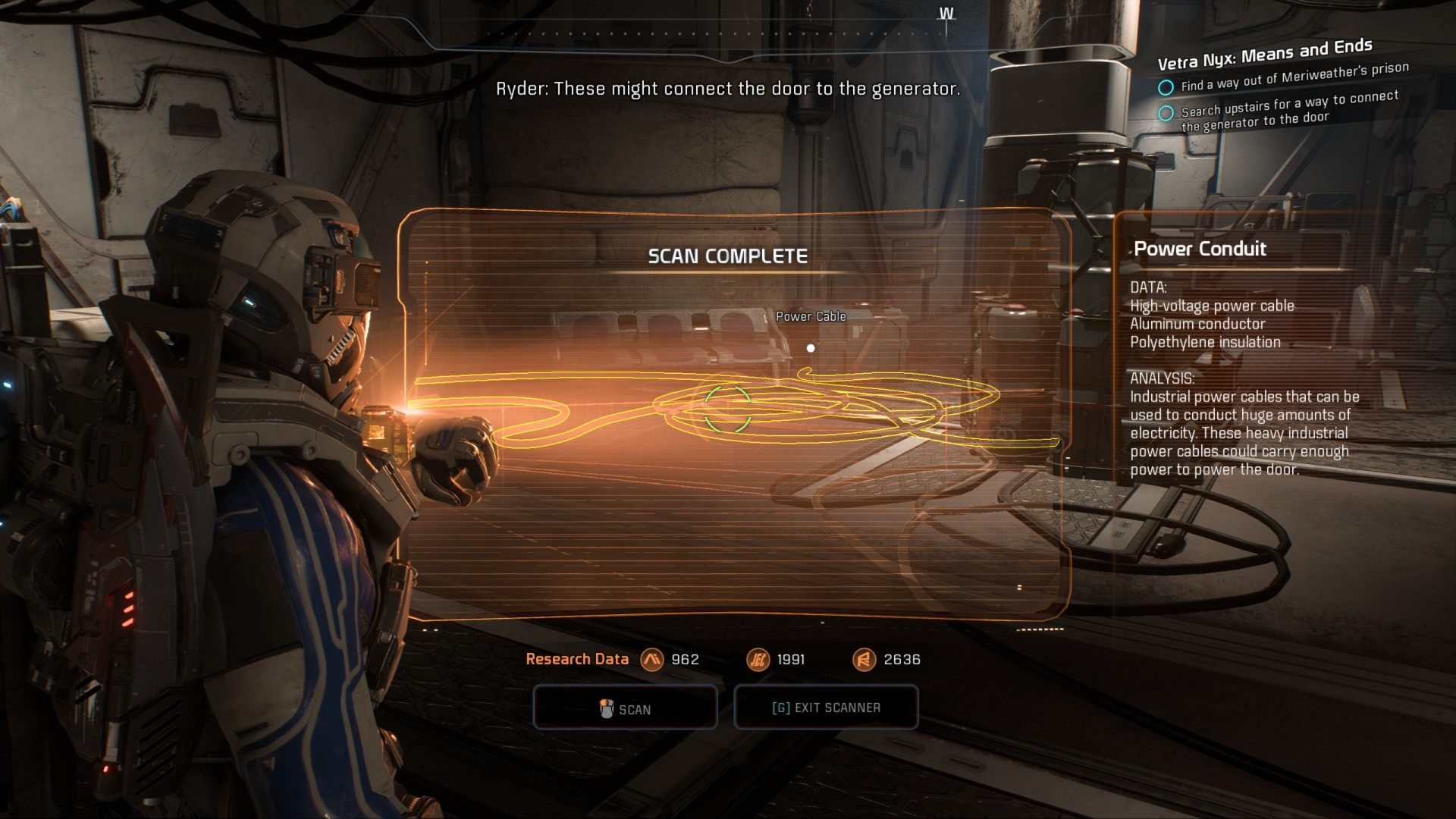Select the connect generator to door objective
The height and width of the screenshot is (819, 1456).
point(1289,109)
